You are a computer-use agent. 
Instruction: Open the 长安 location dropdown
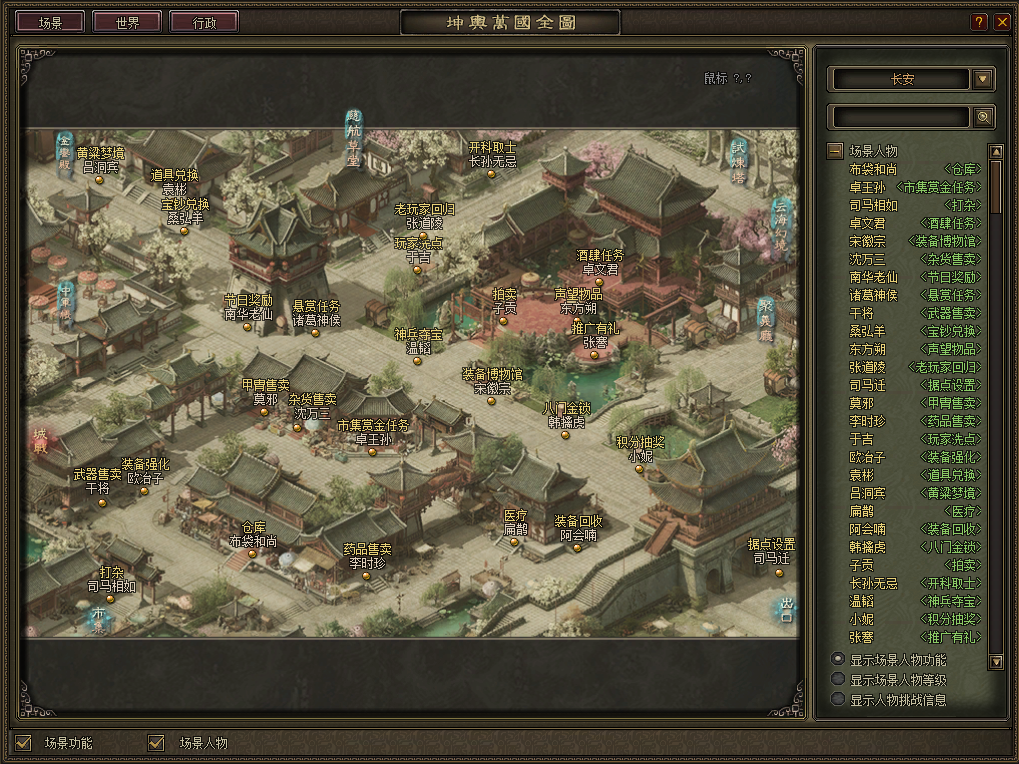[x=983, y=79]
